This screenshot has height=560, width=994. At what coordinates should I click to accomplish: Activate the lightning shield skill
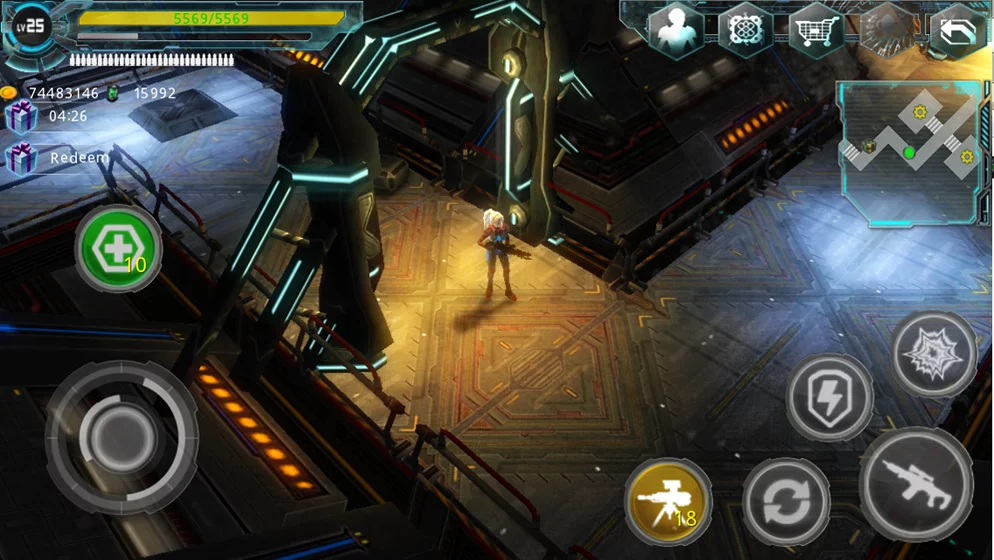(830, 398)
